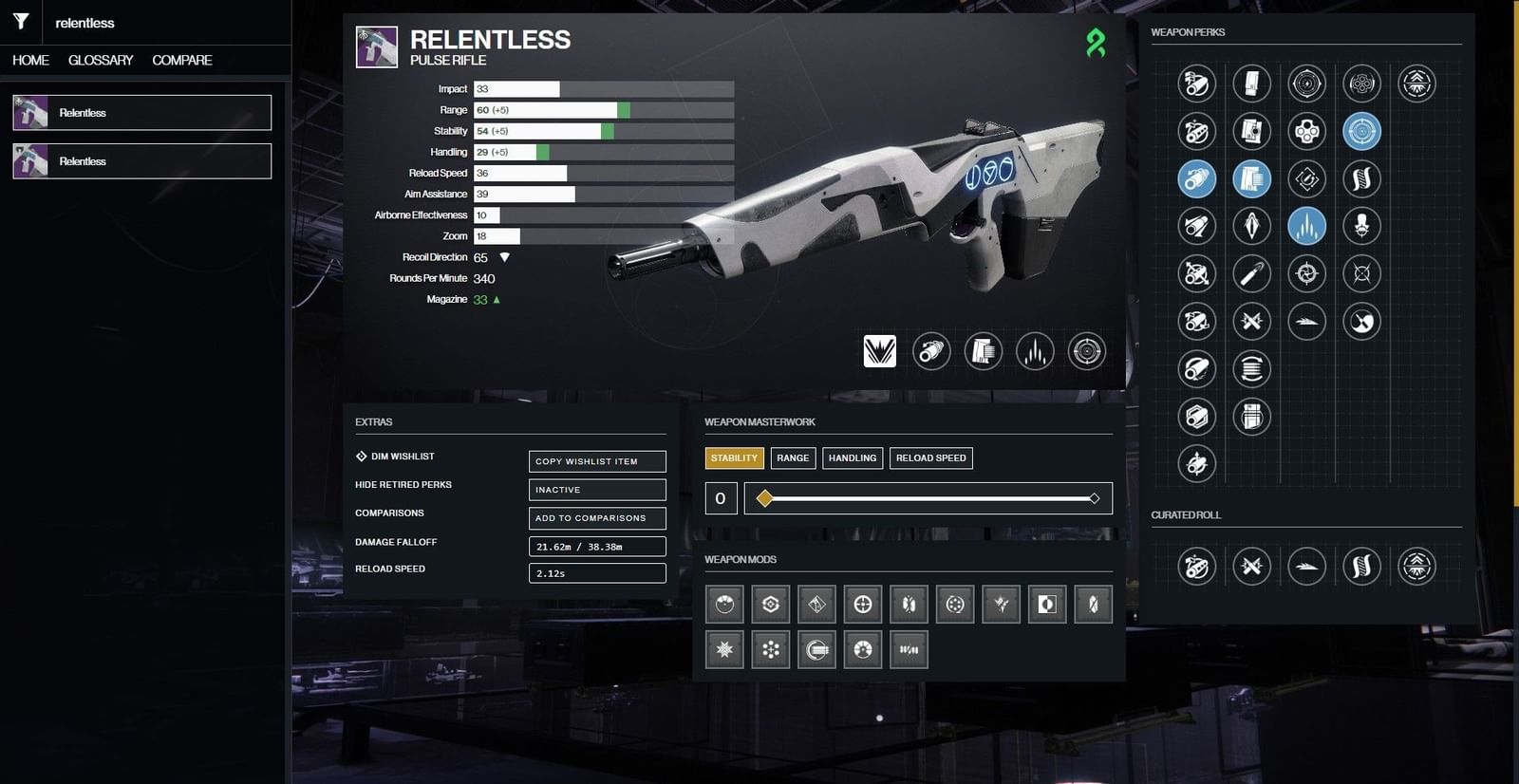Toggle Hide Retired Perks to active
Viewport: 1519px width, 784px height.
pyautogui.click(x=596, y=490)
